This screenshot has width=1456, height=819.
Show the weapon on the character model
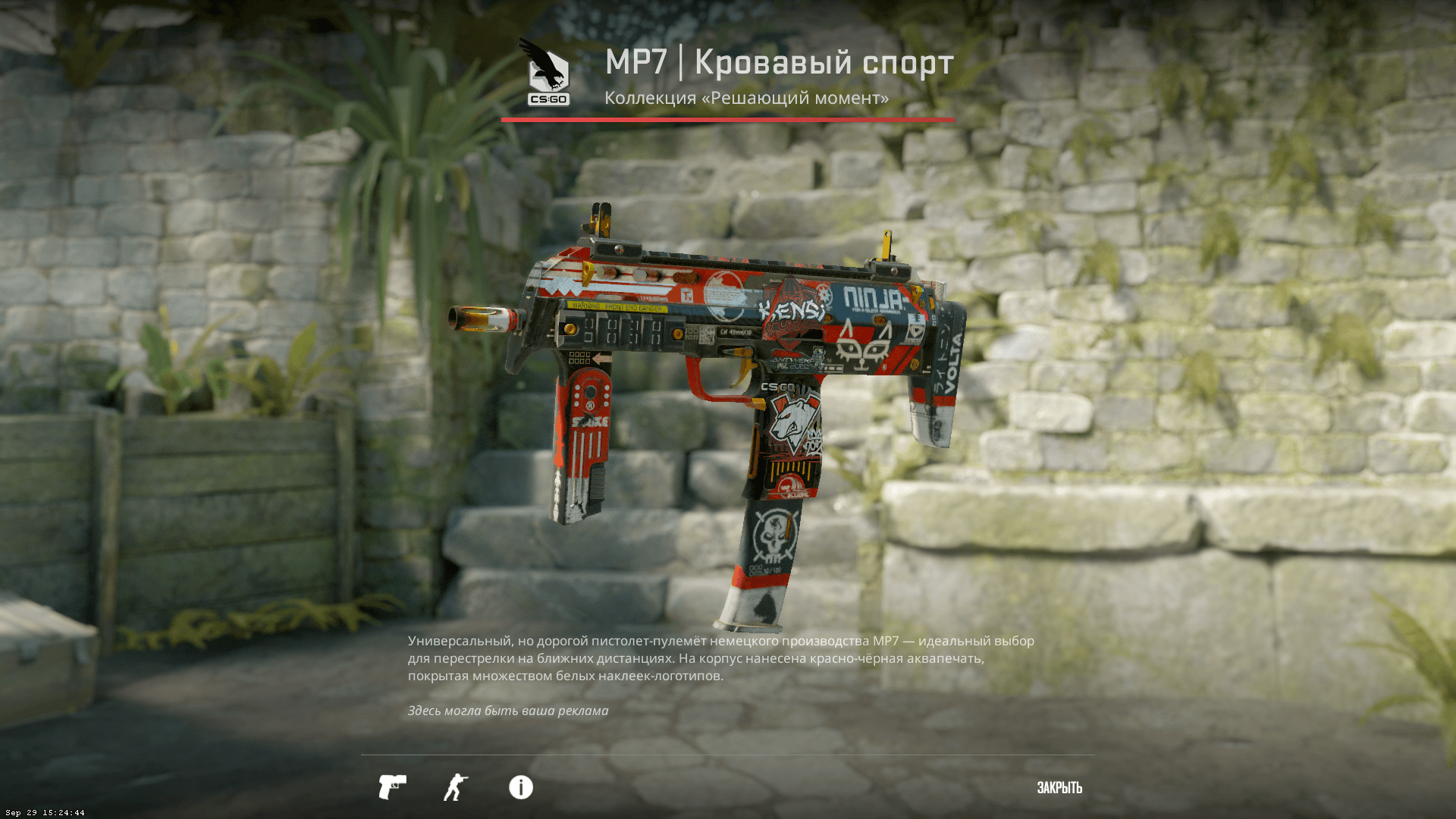pyautogui.click(x=456, y=787)
